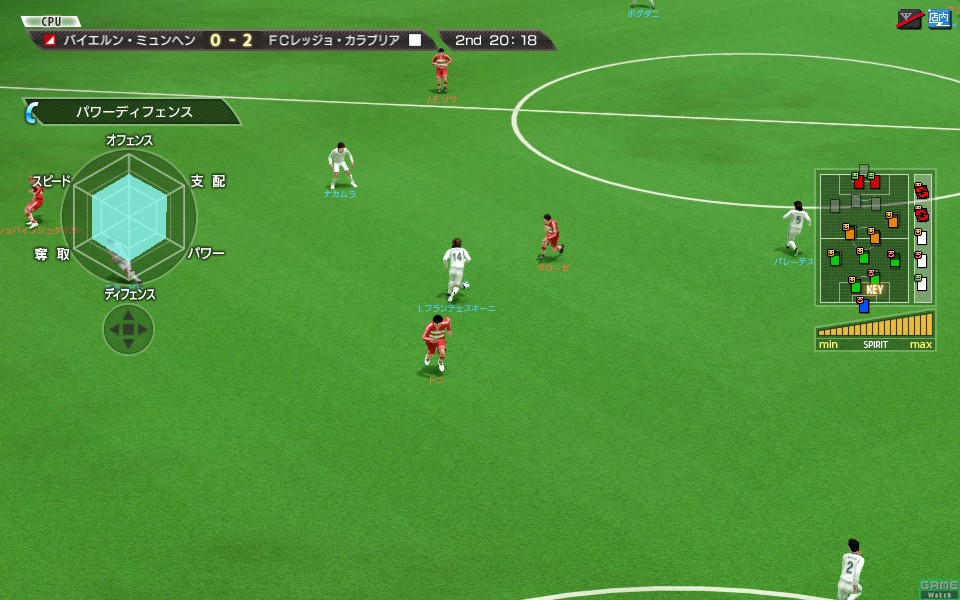The height and width of the screenshot is (600, 960).
Task: Open the 店内 shop icon
Action: click(x=938, y=18)
